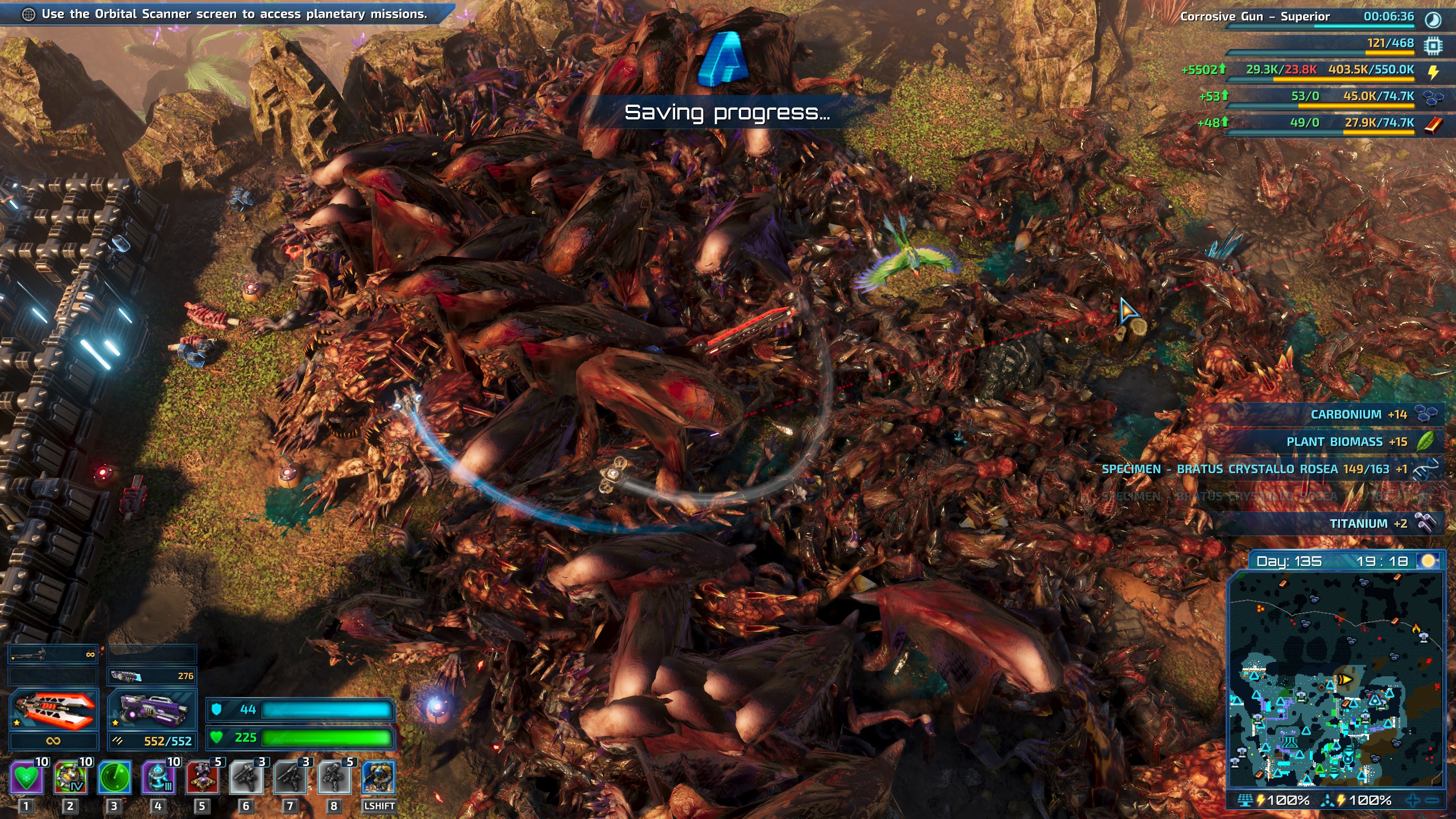Image resolution: width=1456 pixels, height=819 pixels.
Task: Select the yellow mech skill in last slot
Action: coord(378,777)
